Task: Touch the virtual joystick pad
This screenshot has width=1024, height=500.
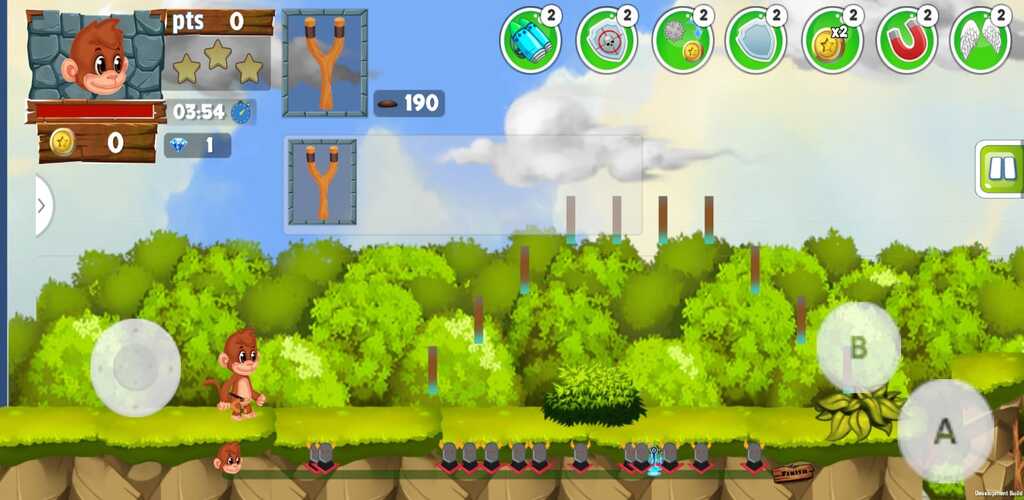Action: click(x=136, y=367)
